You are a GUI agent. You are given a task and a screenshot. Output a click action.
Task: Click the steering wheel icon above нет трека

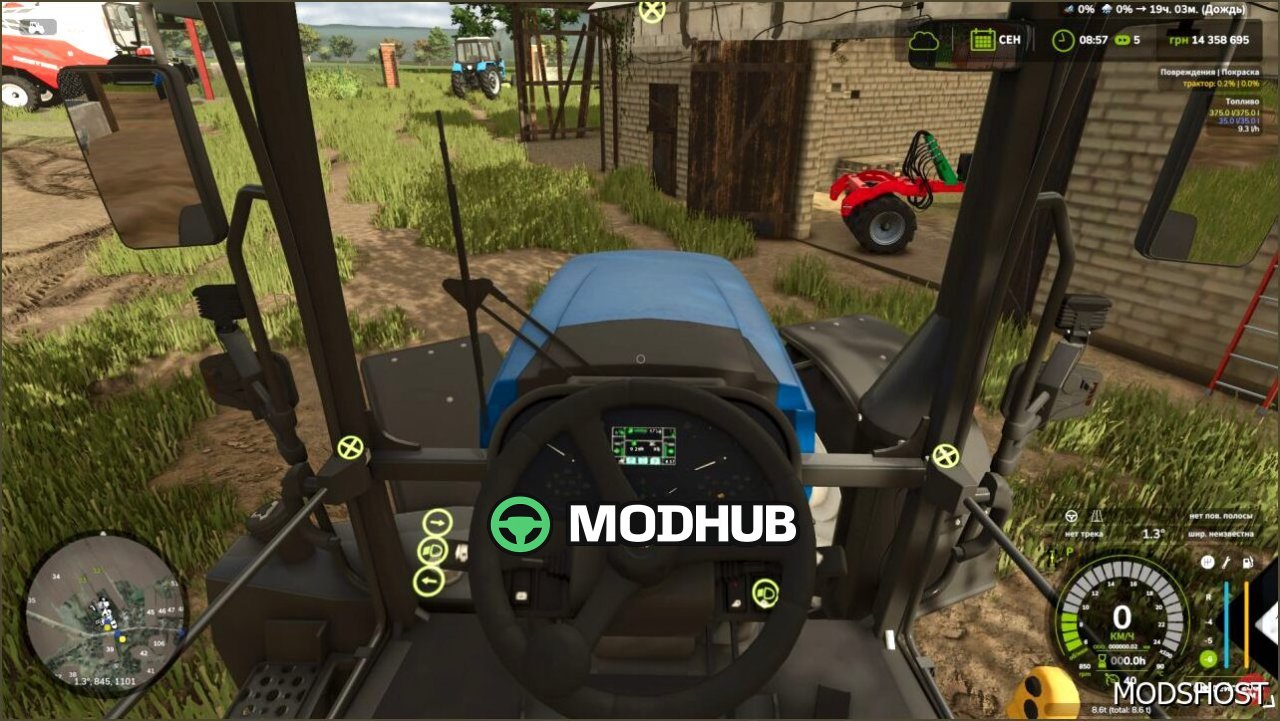click(1071, 517)
